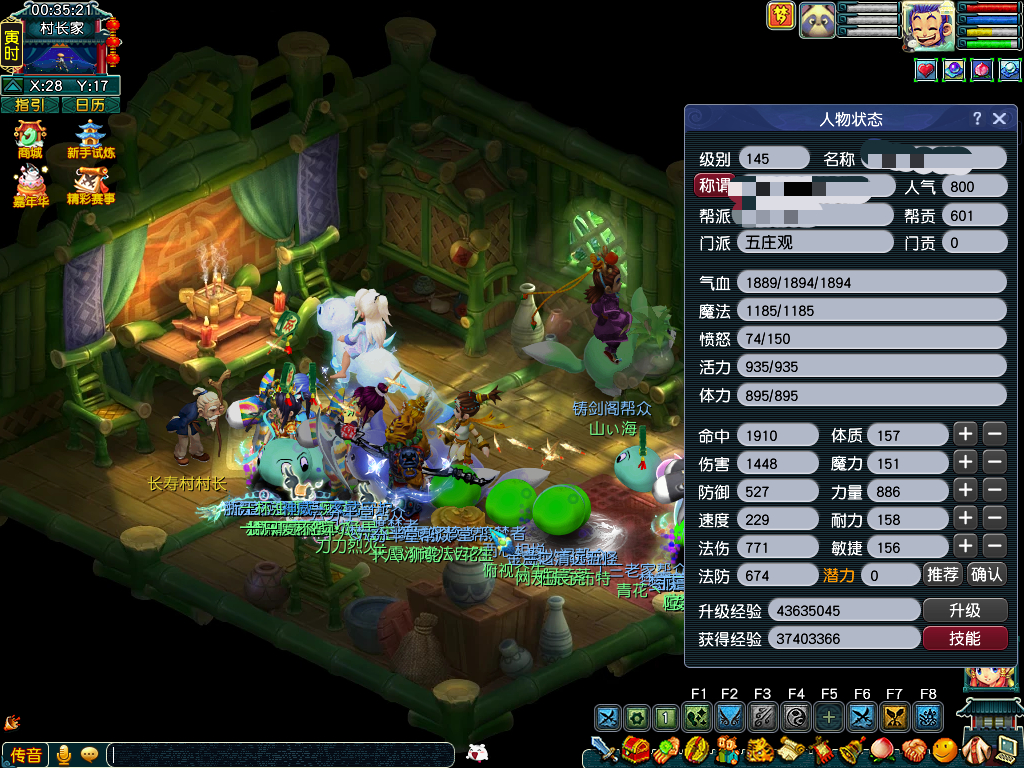Image resolution: width=1024 pixels, height=768 pixels.
Task: Select the player character portrait
Action: pos(927,24)
